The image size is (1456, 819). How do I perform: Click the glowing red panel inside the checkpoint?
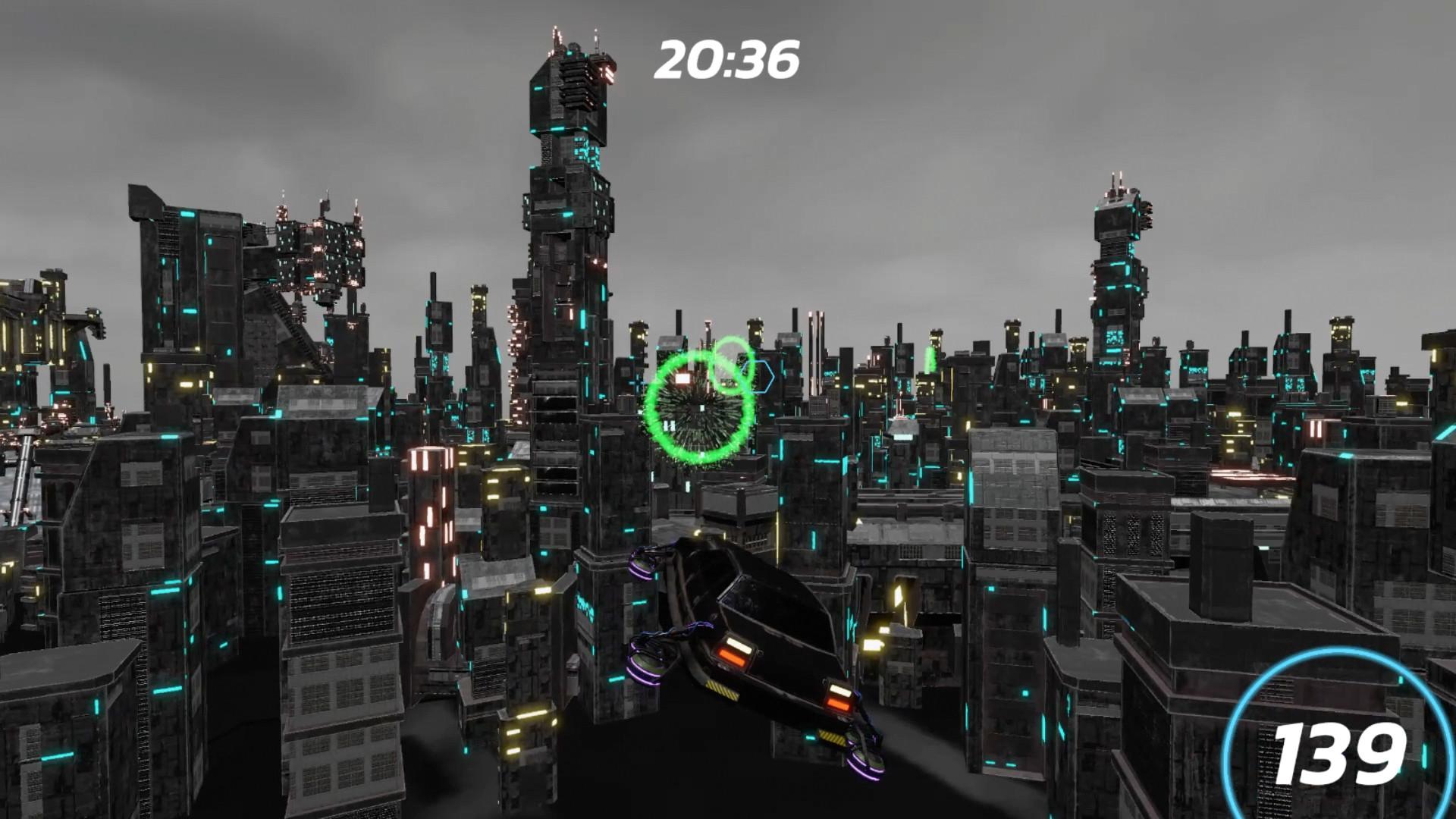pos(683,379)
